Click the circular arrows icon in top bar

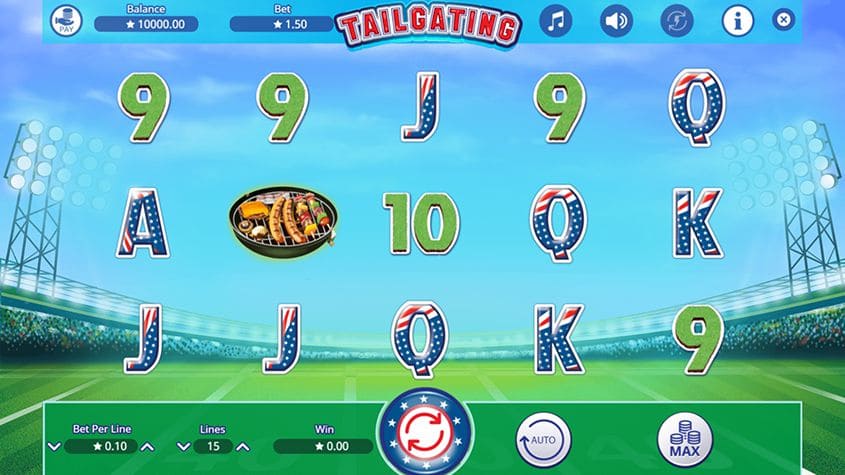[x=677, y=20]
